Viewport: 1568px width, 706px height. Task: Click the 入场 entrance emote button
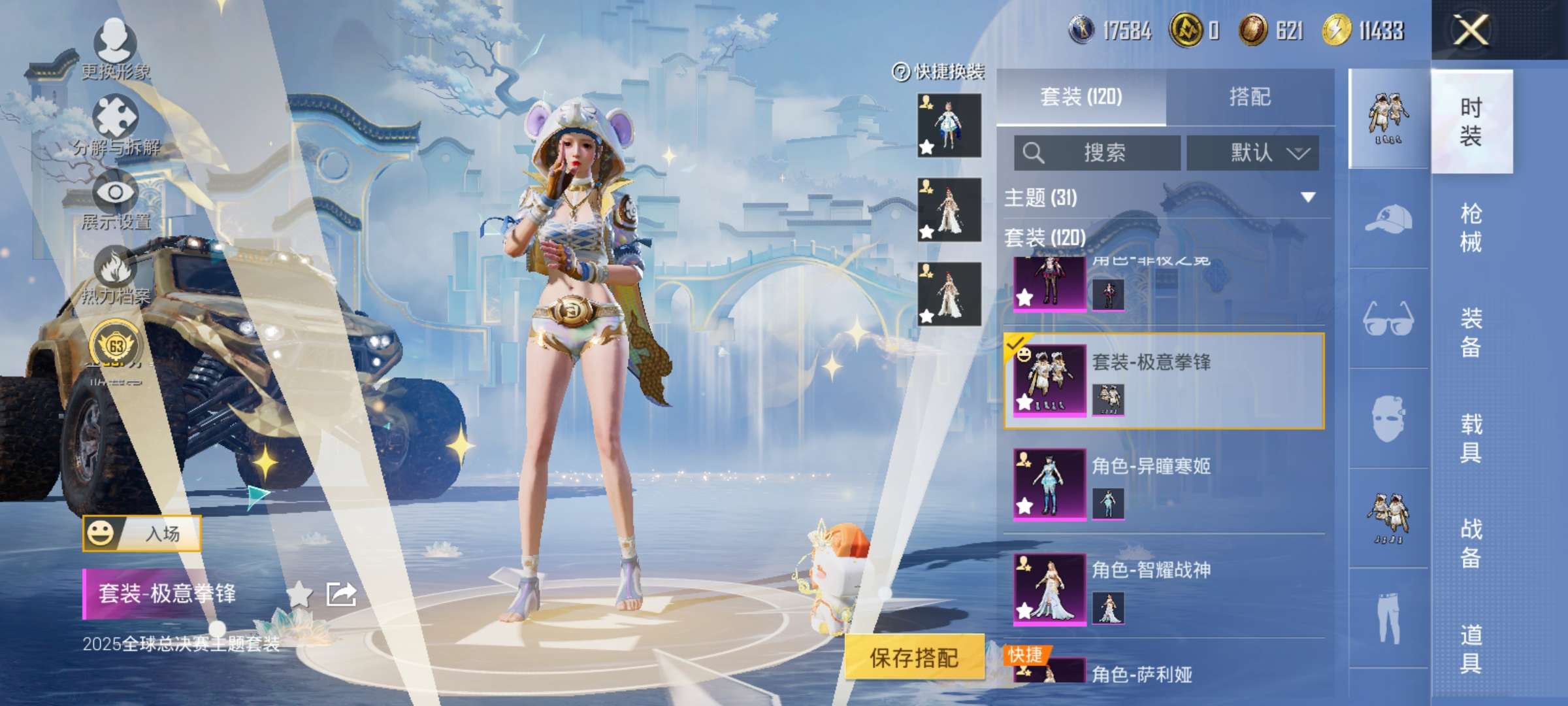tap(142, 533)
